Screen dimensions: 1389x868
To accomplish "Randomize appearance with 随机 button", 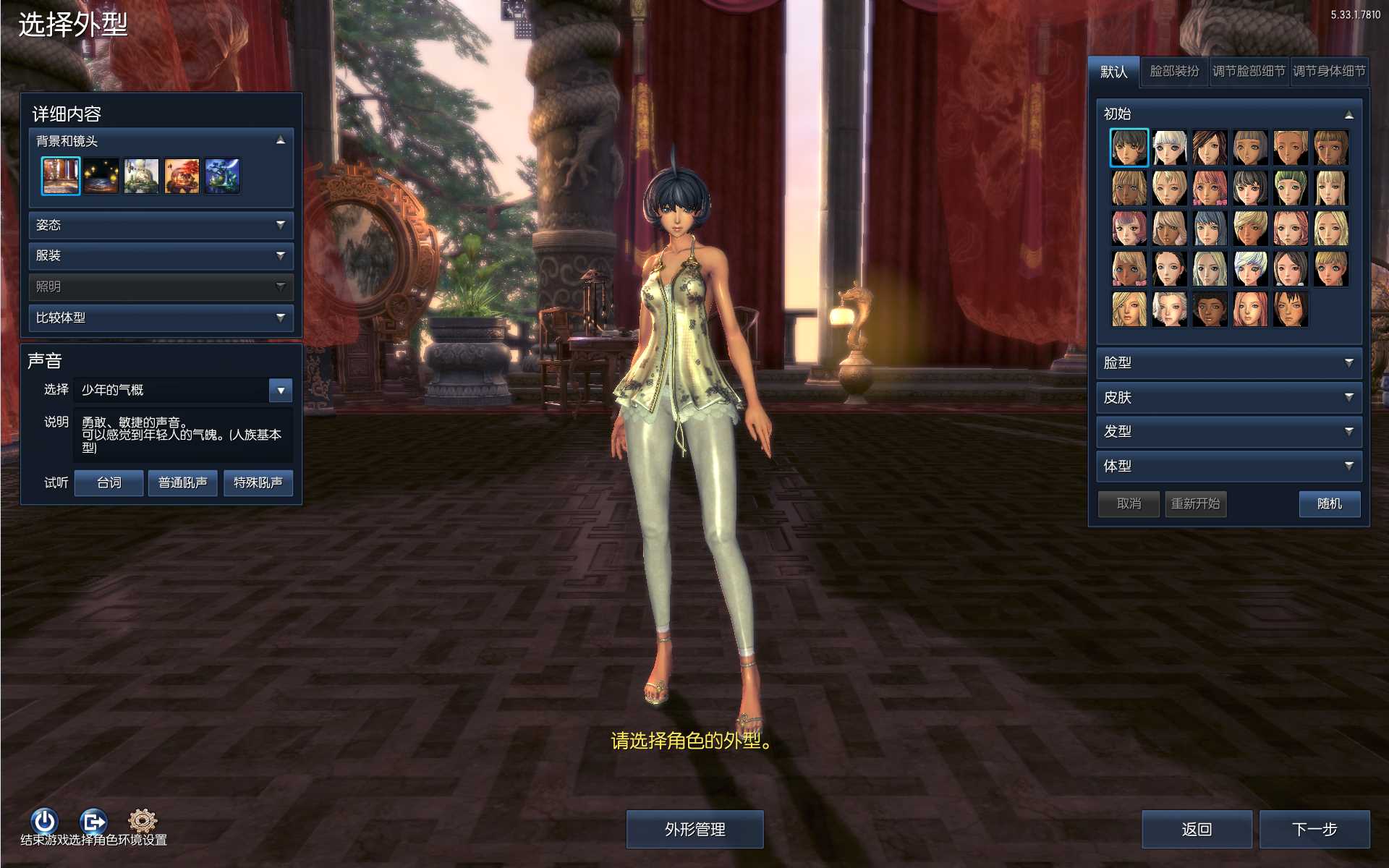I will pyautogui.click(x=1329, y=503).
